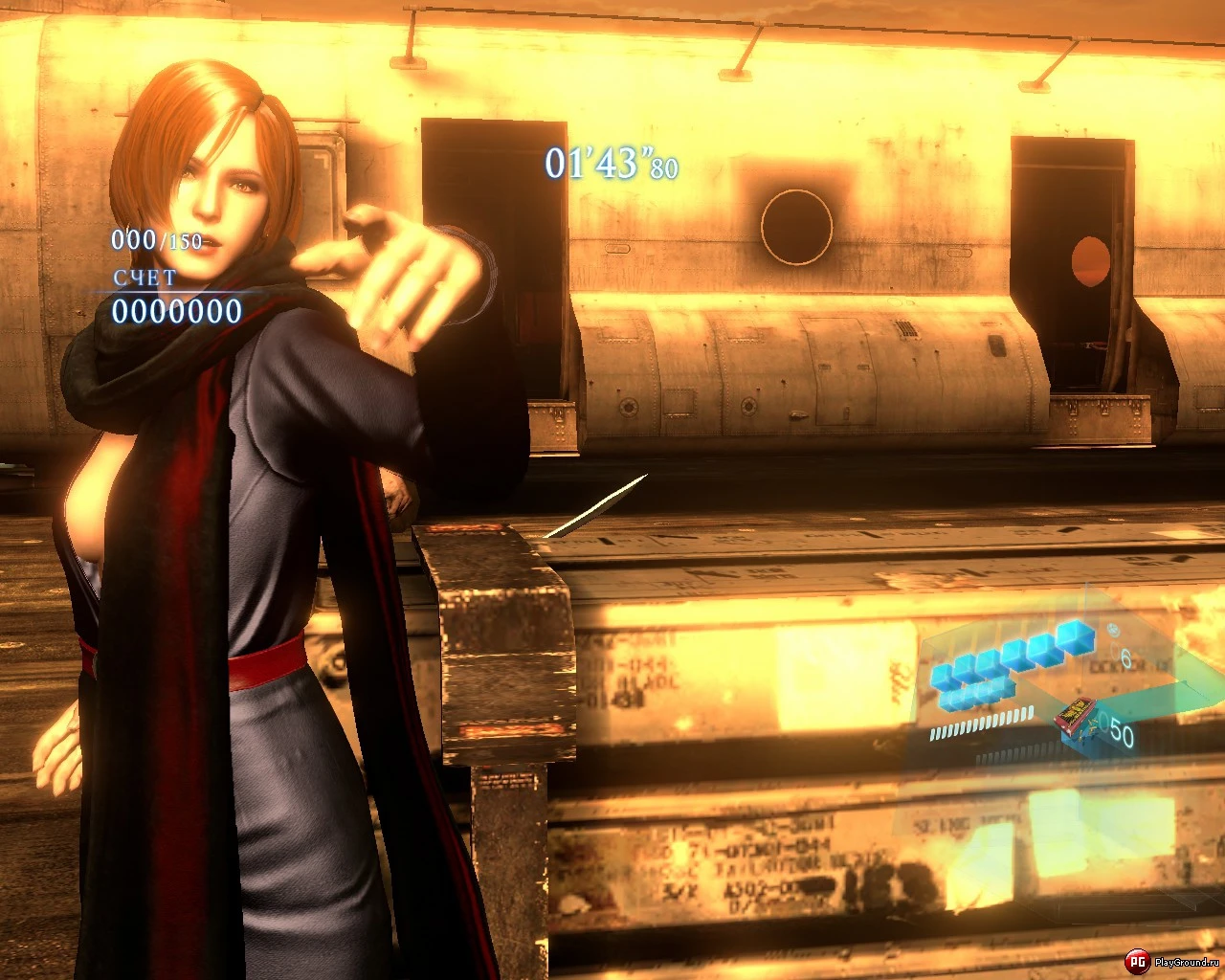This screenshot has width=1225, height=980.
Task: Click the circular grenade icon beside the ammo count
Action: pos(1111,630)
